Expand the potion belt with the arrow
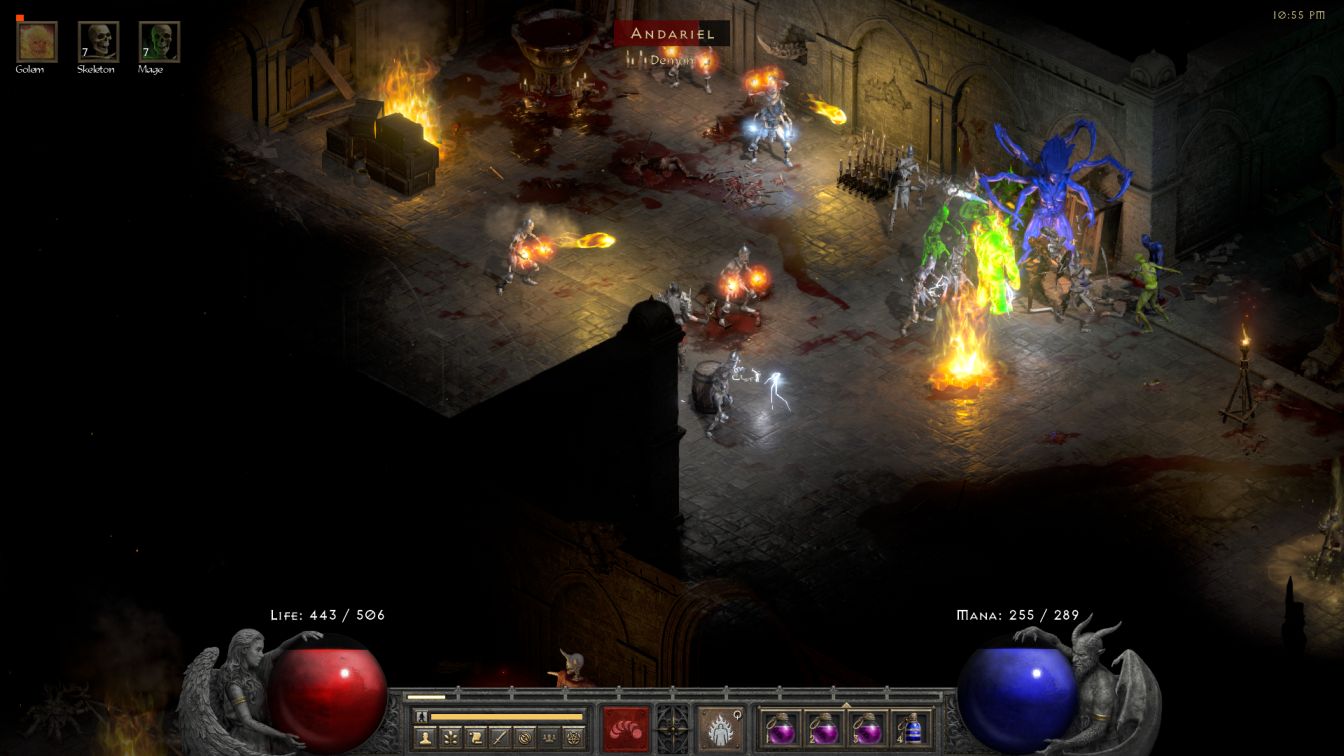This screenshot has height=756, width=1344. [846, 704]
